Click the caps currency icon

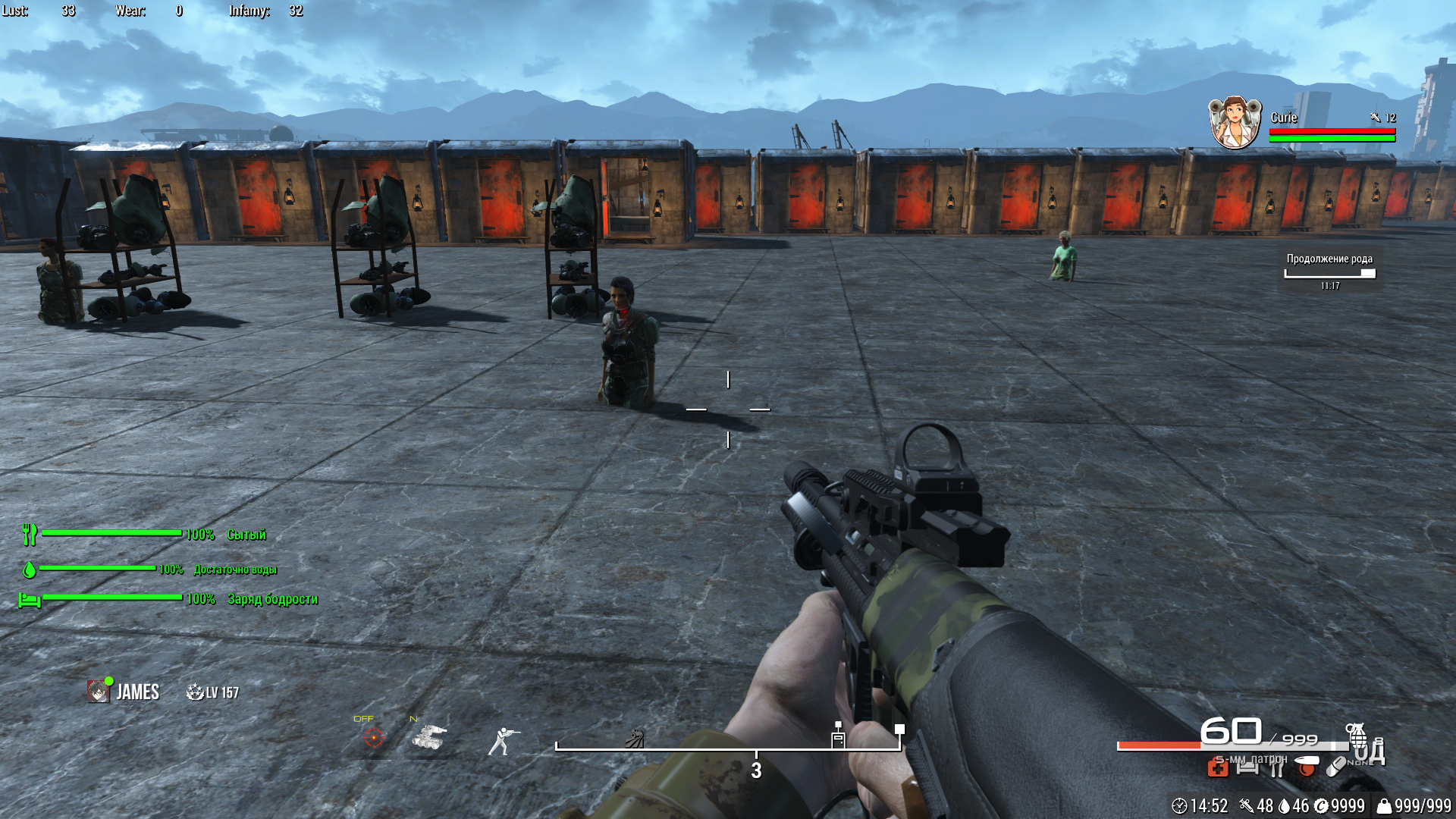coord(1320,805)
